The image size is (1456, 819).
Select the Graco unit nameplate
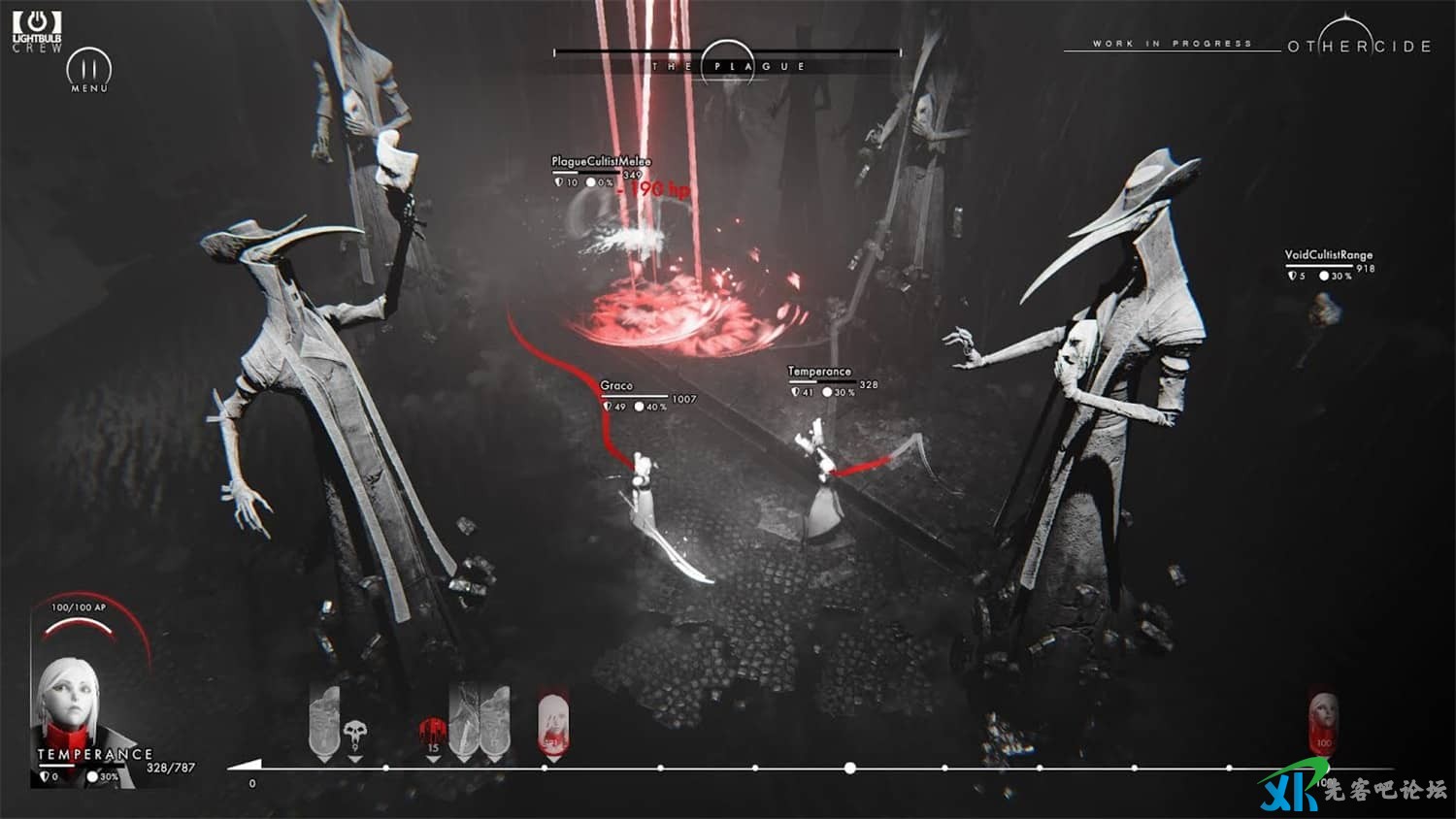click(x=616, y=386)
